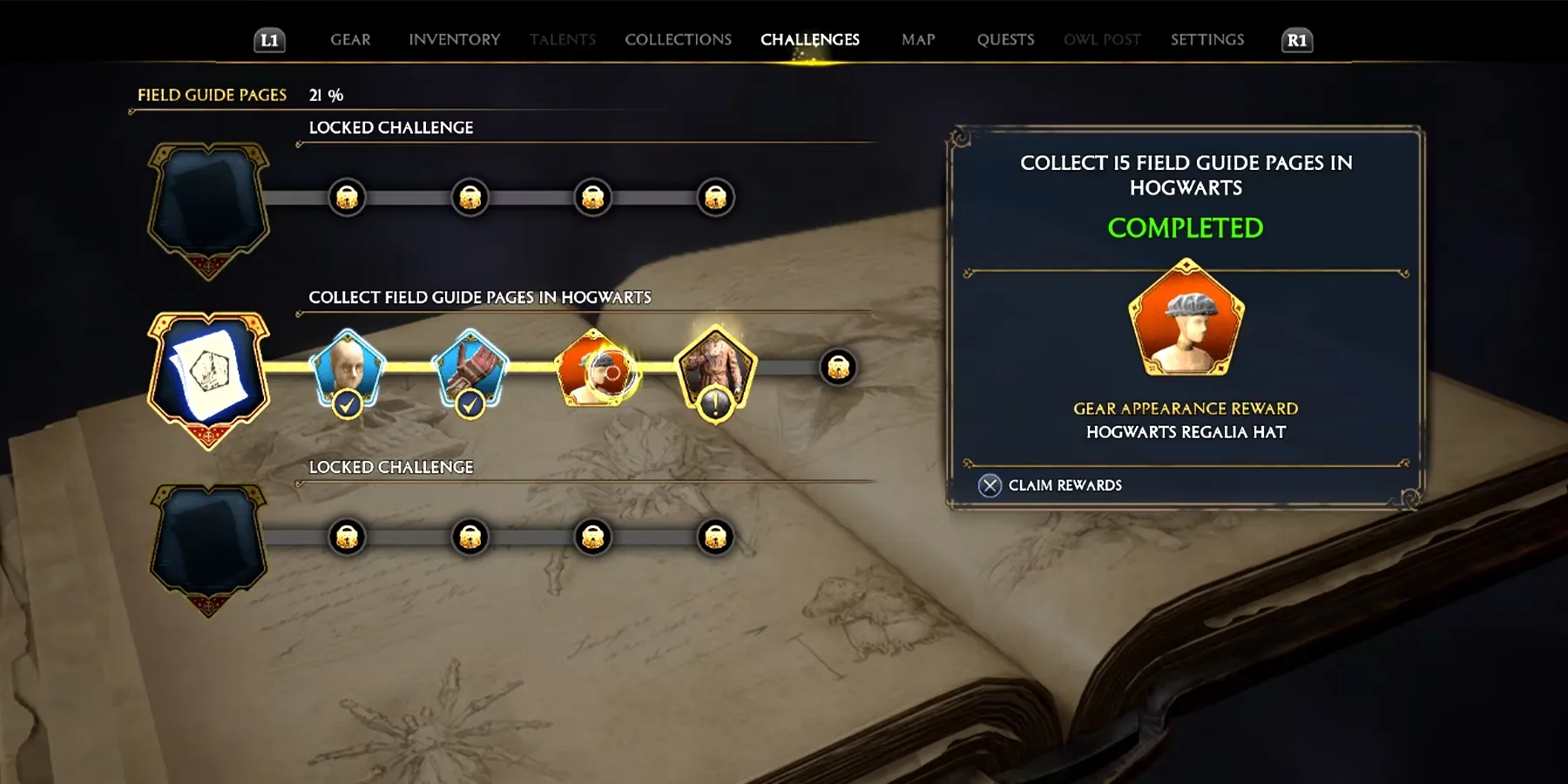Go to the Map tab
This screenshot has height=784, width=1568.
click(x=918, y=39)
